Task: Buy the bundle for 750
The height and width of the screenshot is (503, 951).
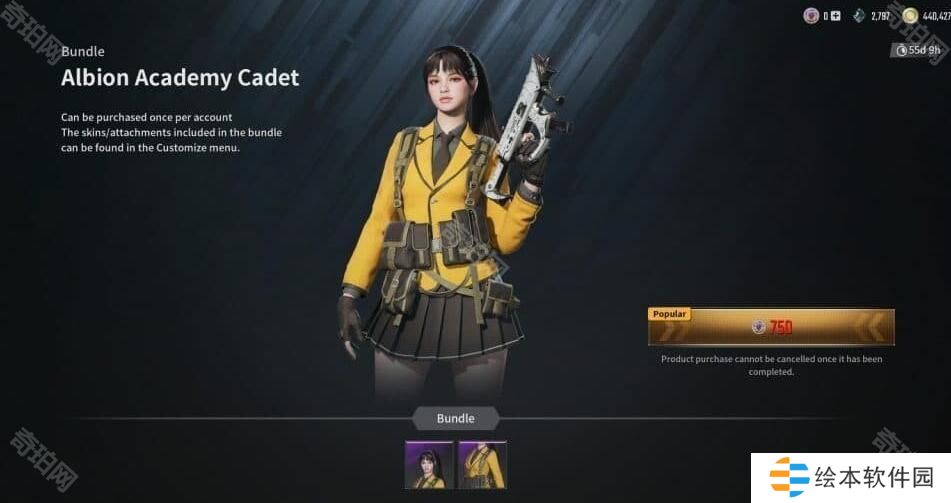Action: point(771,327)
